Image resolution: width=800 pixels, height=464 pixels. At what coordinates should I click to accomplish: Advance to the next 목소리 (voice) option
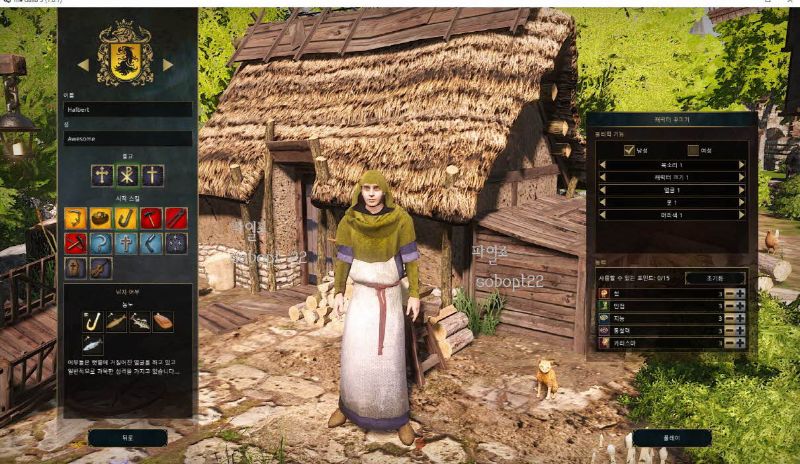coord(742,164)
